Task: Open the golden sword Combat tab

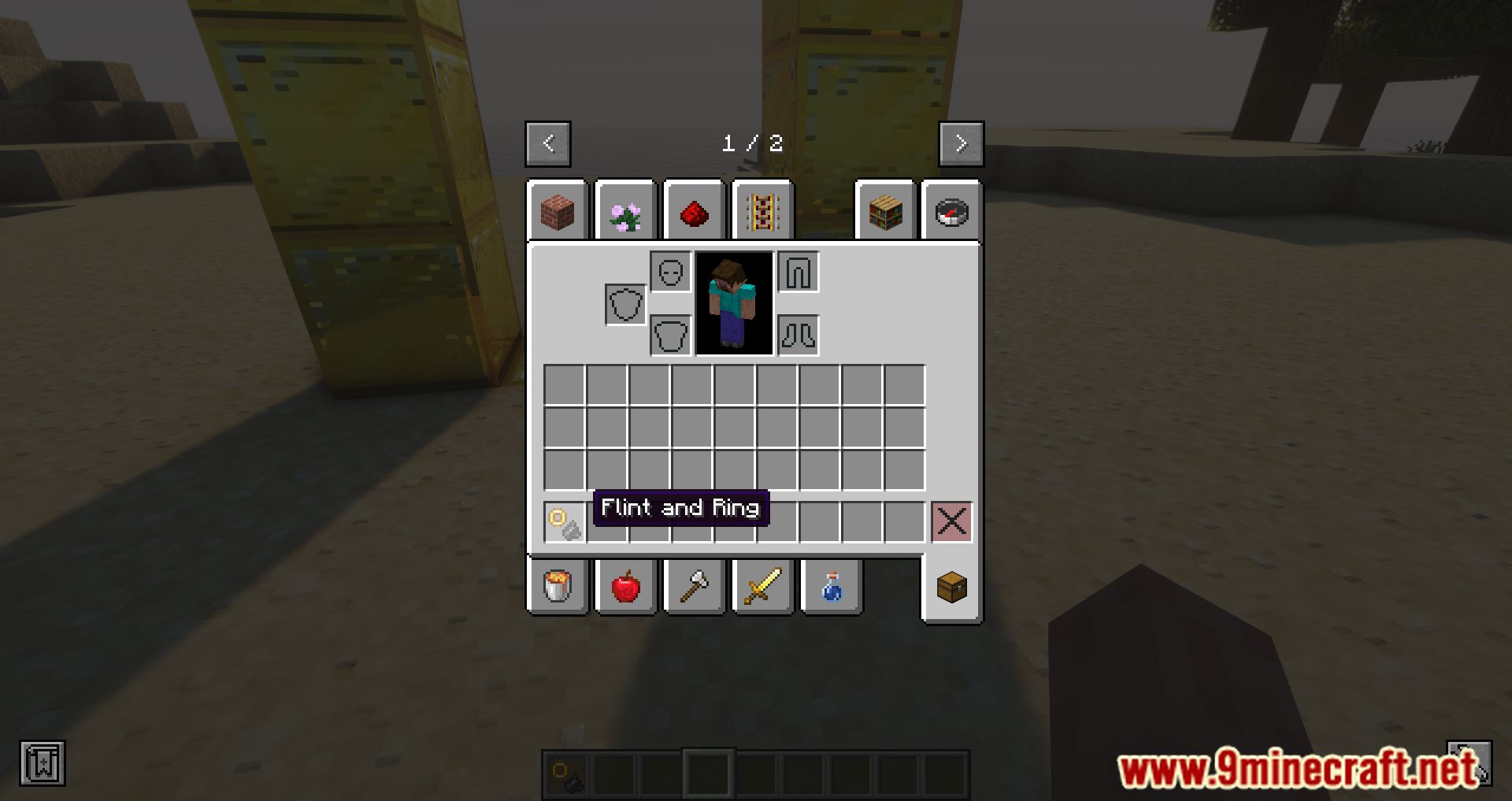Action: (762, 585)
